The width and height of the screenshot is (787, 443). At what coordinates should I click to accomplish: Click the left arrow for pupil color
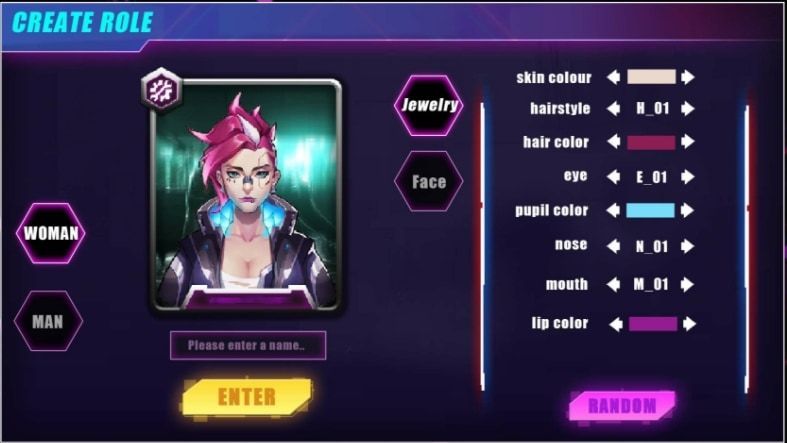click(613, 211)
